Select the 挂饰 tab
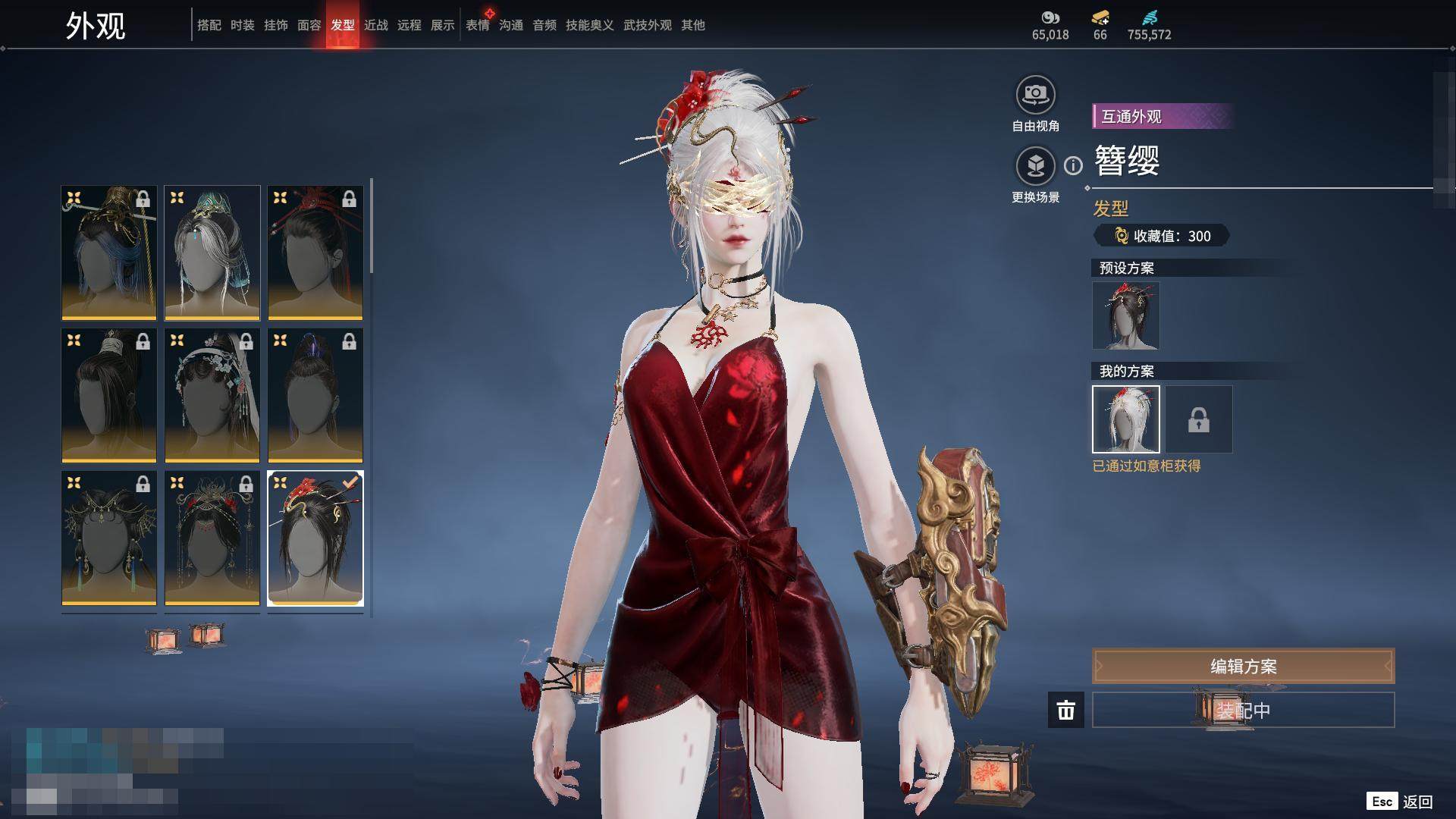The width and height of the screenshot is (1456, 819). click(275, 25)
